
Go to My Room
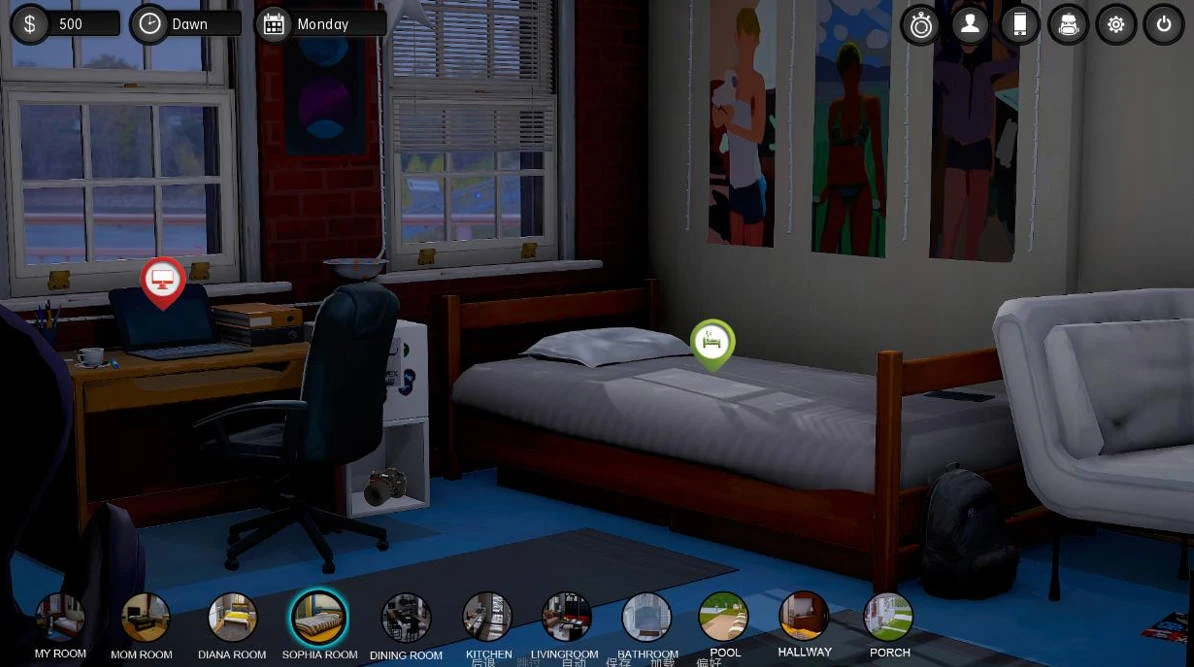point(60,618)
